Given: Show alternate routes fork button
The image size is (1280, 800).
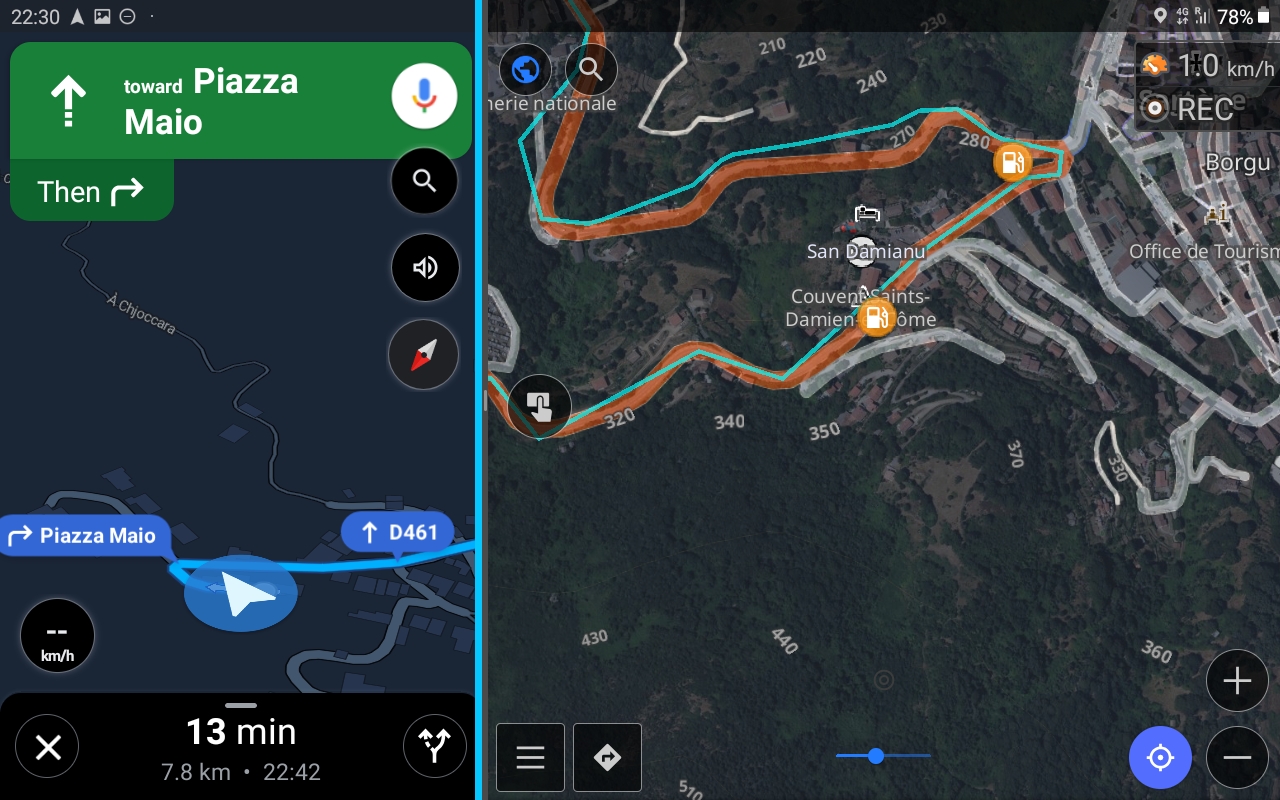Looking at the screenshot, I should (x=434, y=747).
